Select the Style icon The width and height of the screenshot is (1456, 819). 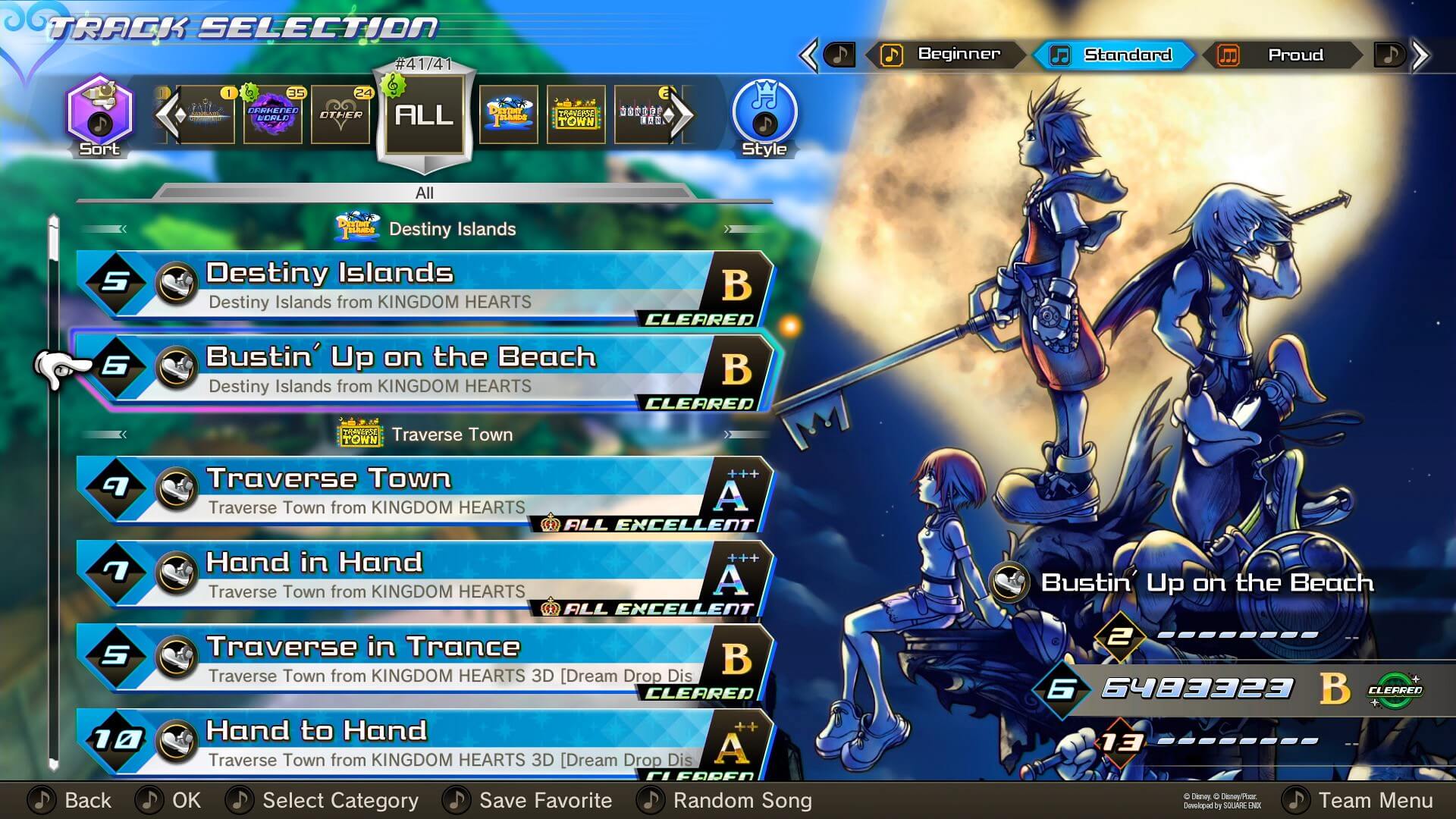(x=764, y=114)
